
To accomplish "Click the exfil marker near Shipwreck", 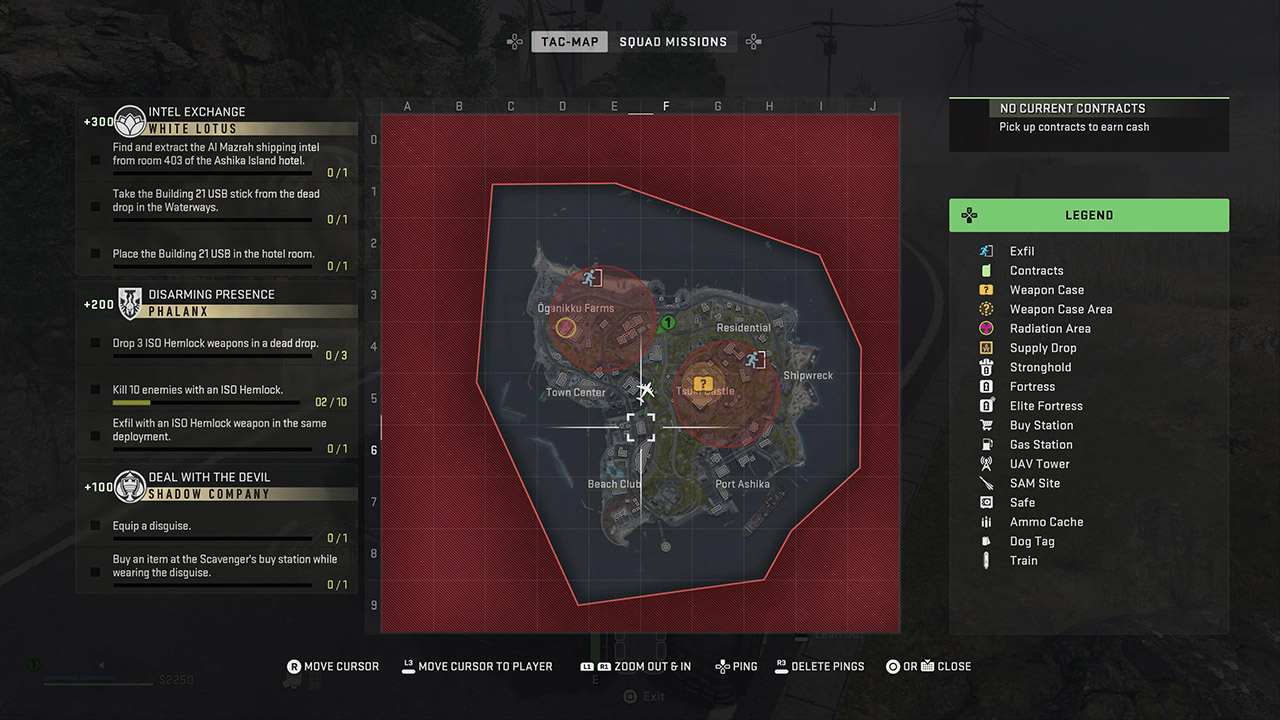I will click(x=758, y=358).
